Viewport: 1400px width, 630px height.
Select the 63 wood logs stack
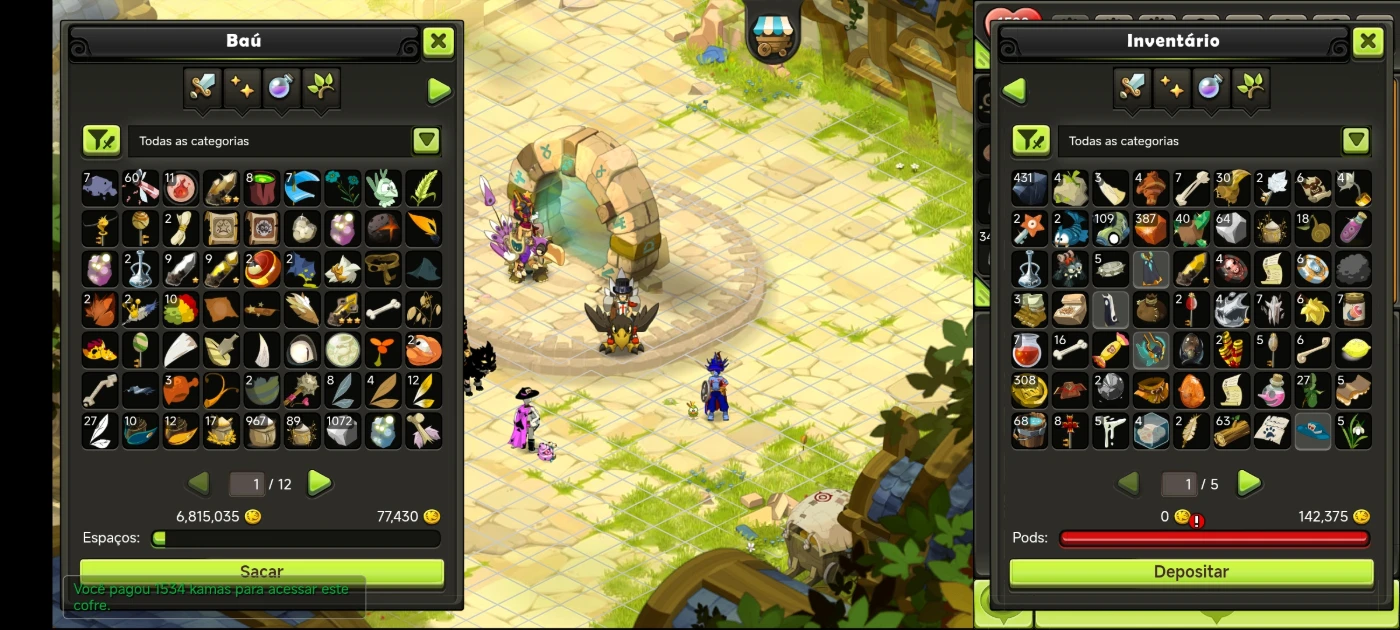(1231, 431)
